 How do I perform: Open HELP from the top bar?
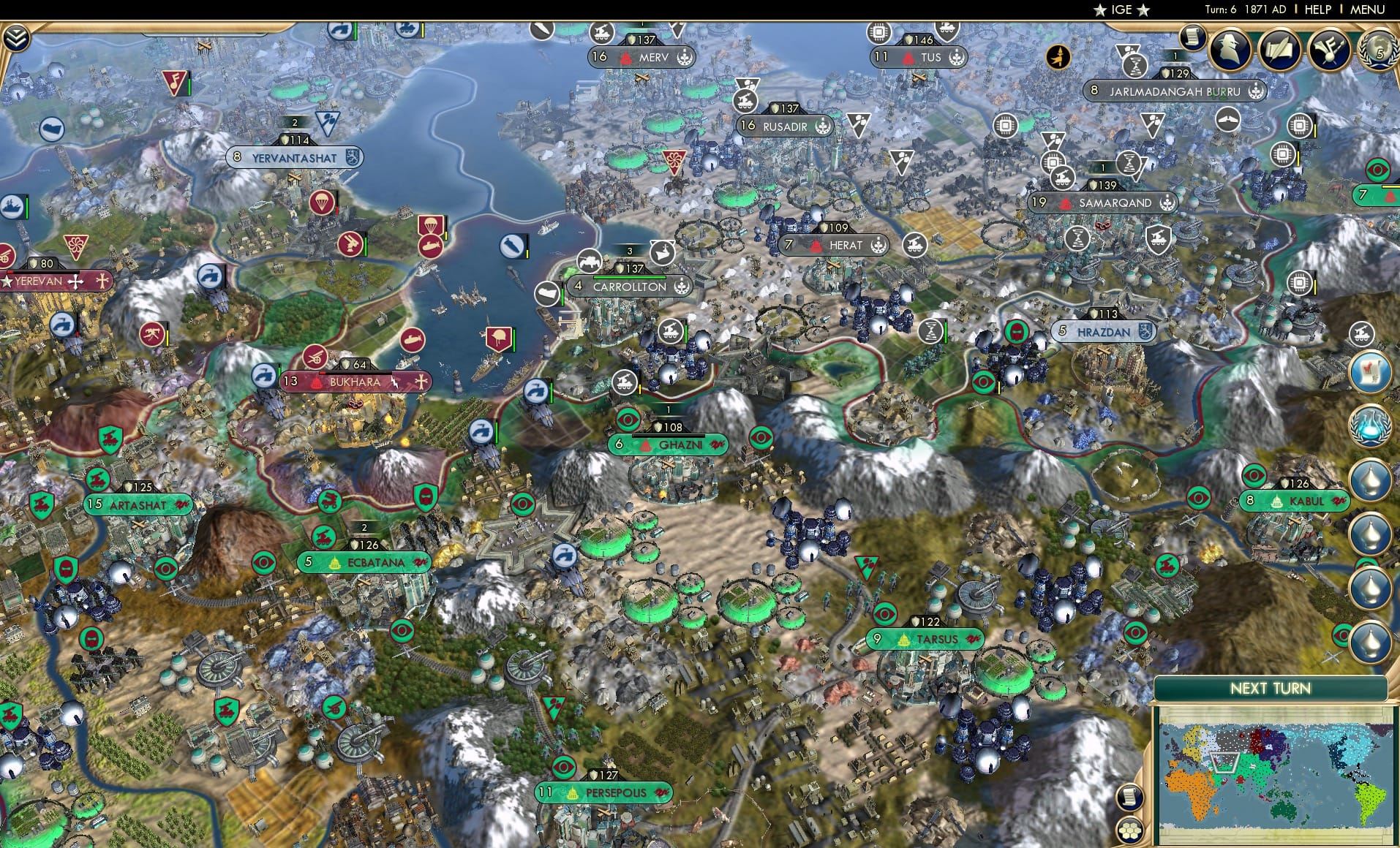click(x=1317, y=10)
